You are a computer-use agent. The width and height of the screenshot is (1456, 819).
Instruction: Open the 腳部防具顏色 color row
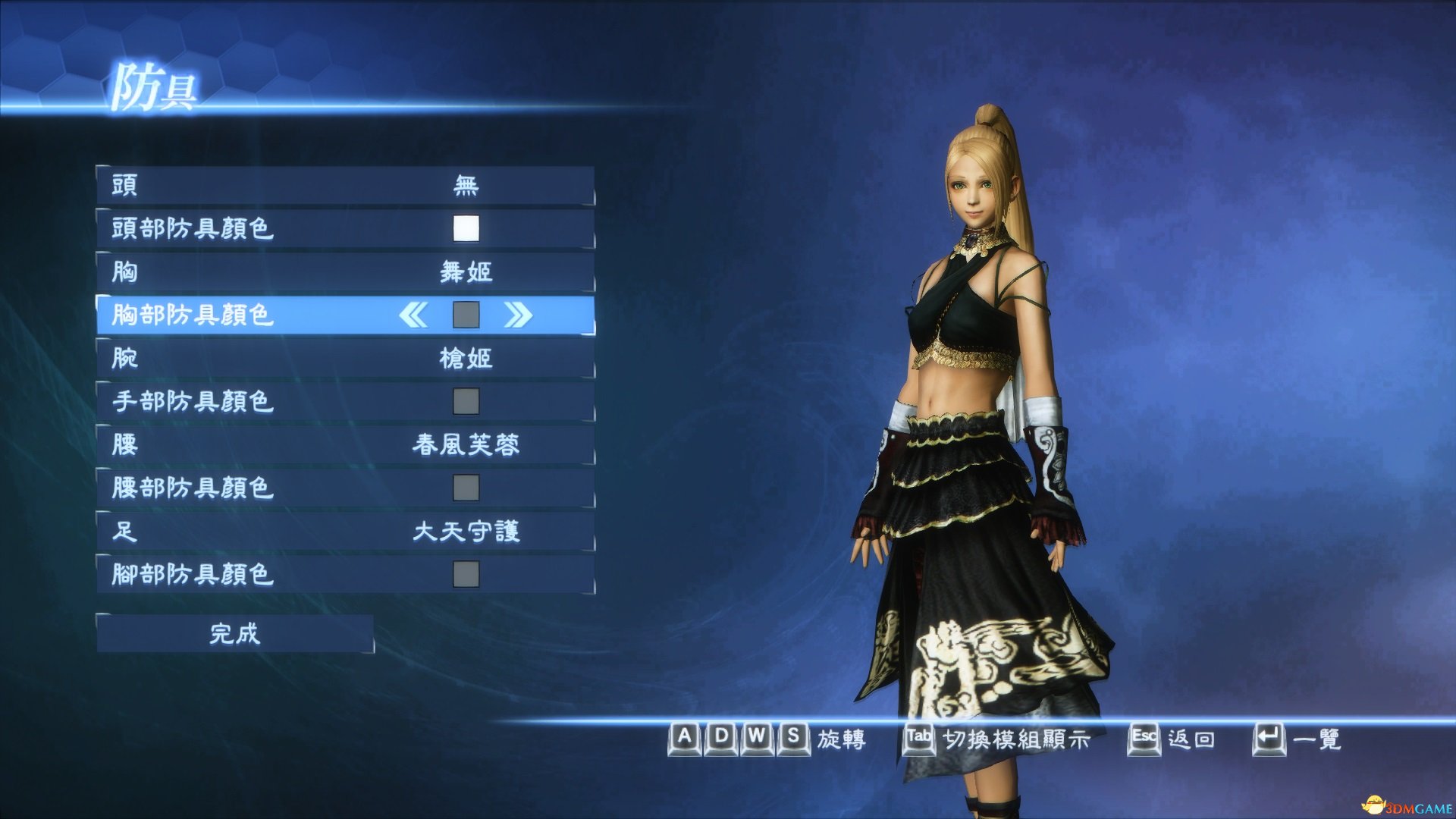pos(345,574)
